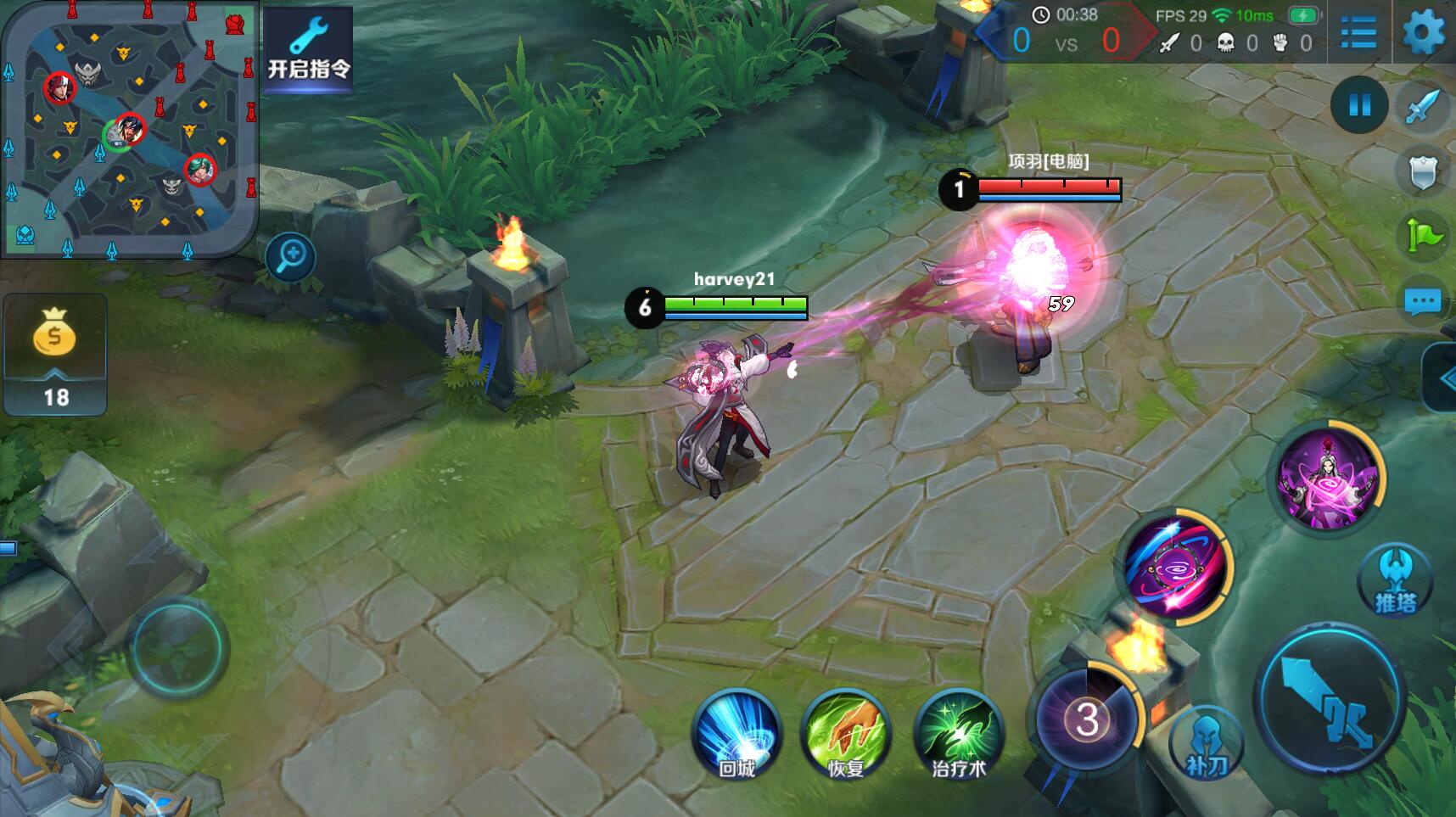Tap the skill on cooldown showing 3
1456x817 pixels.
(1087, 719)
